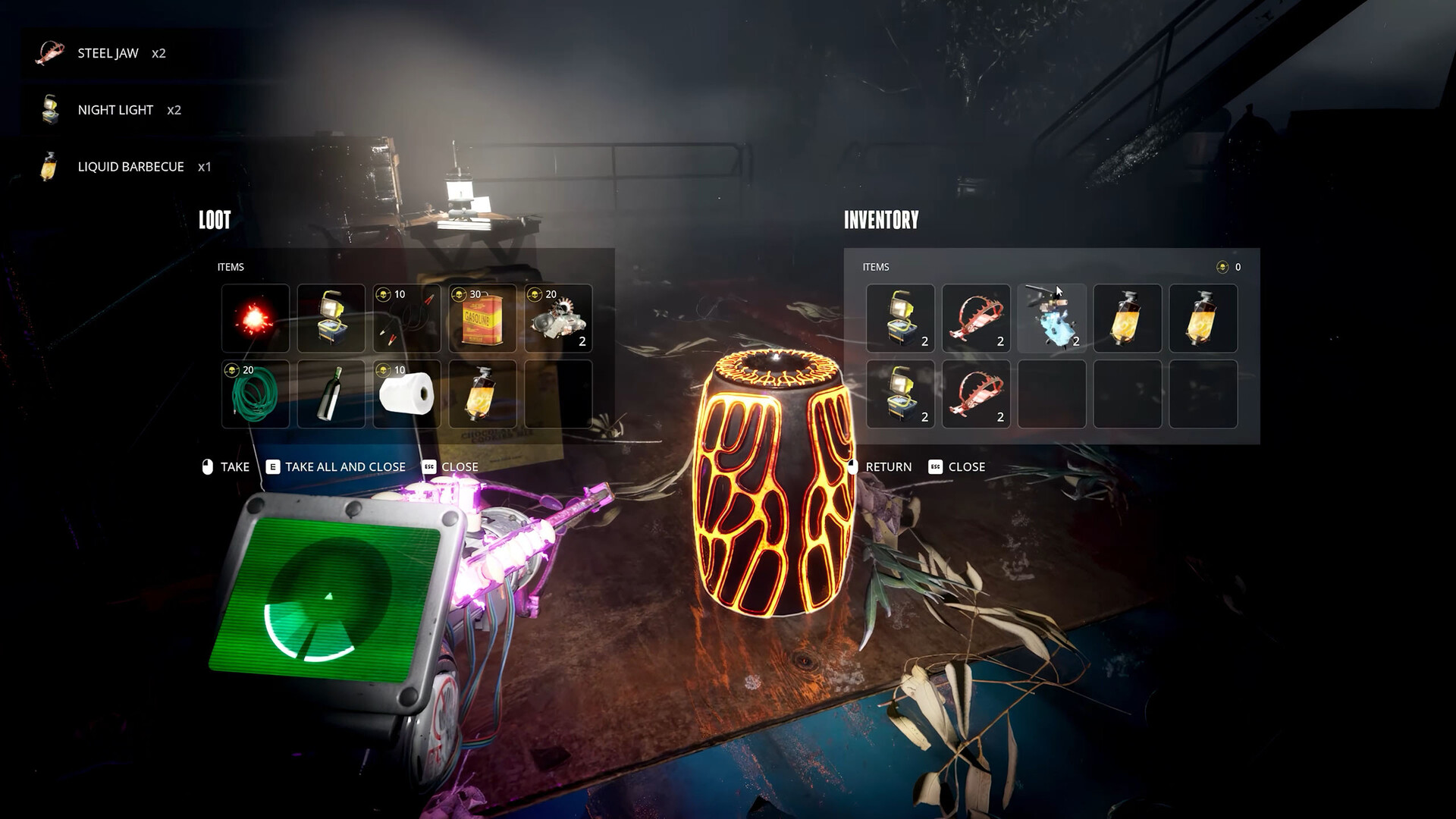Select the Night Light in the loot panel
The image size is (1456, 819).
click(331, 318)
